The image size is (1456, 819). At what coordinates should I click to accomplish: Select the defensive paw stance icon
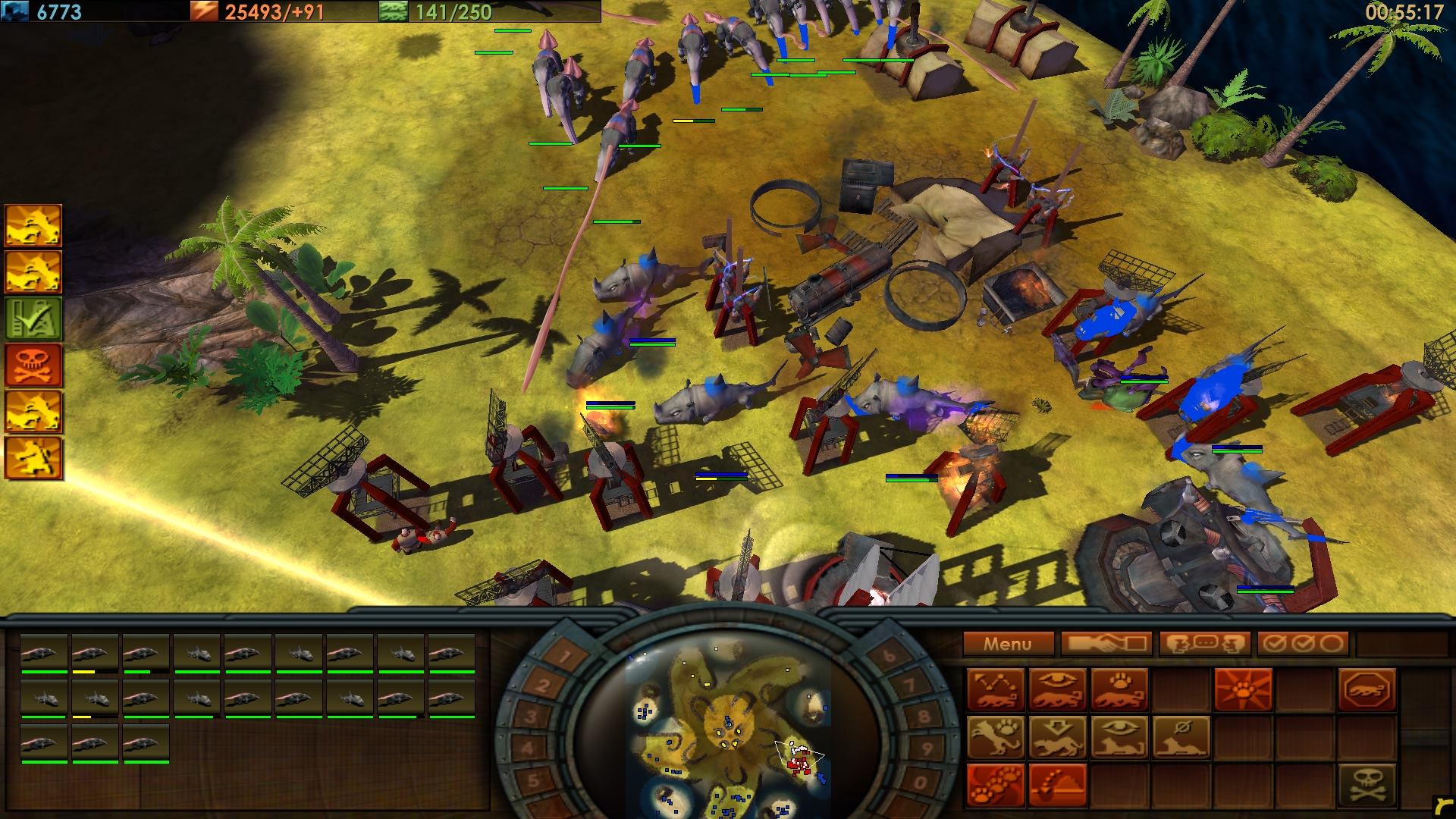(x=1119, y=690)
